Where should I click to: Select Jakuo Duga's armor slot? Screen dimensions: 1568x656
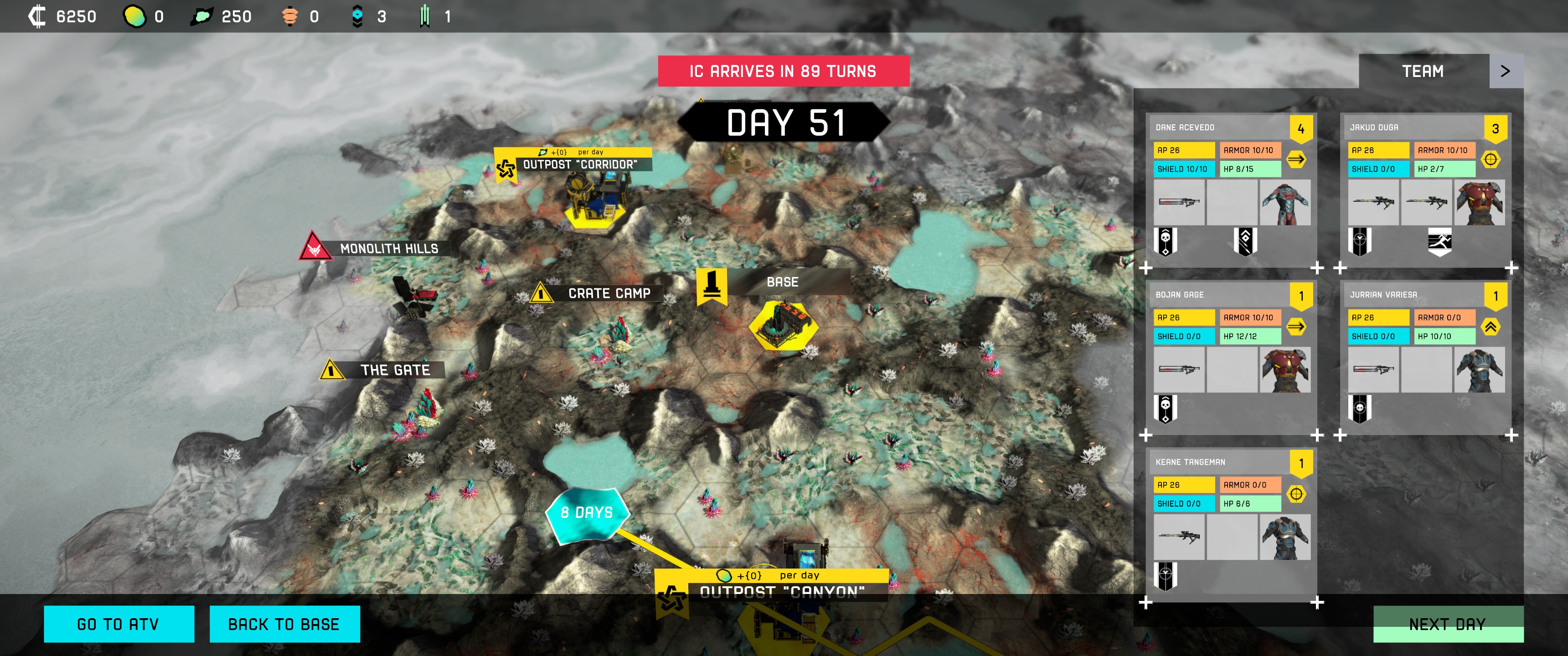pyautogui.click(x=1479, y=203)
